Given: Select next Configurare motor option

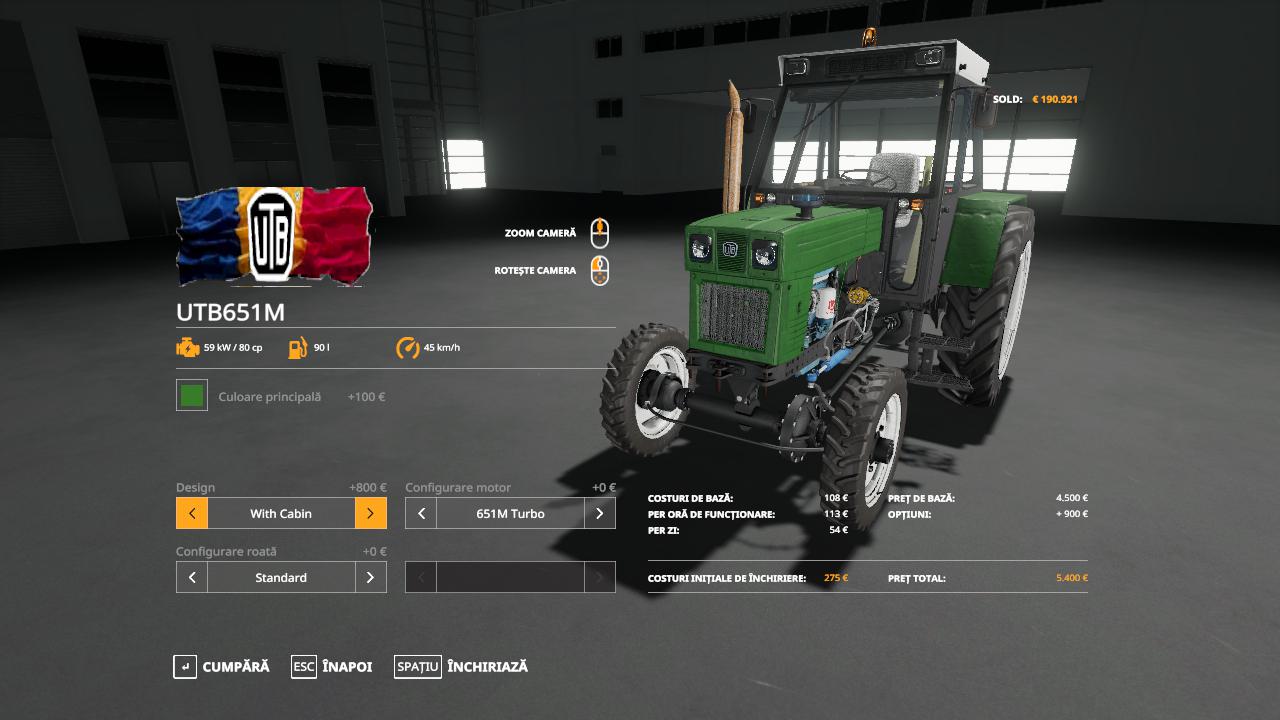Looking at the screenshot, I should click(x=599, y=514).
